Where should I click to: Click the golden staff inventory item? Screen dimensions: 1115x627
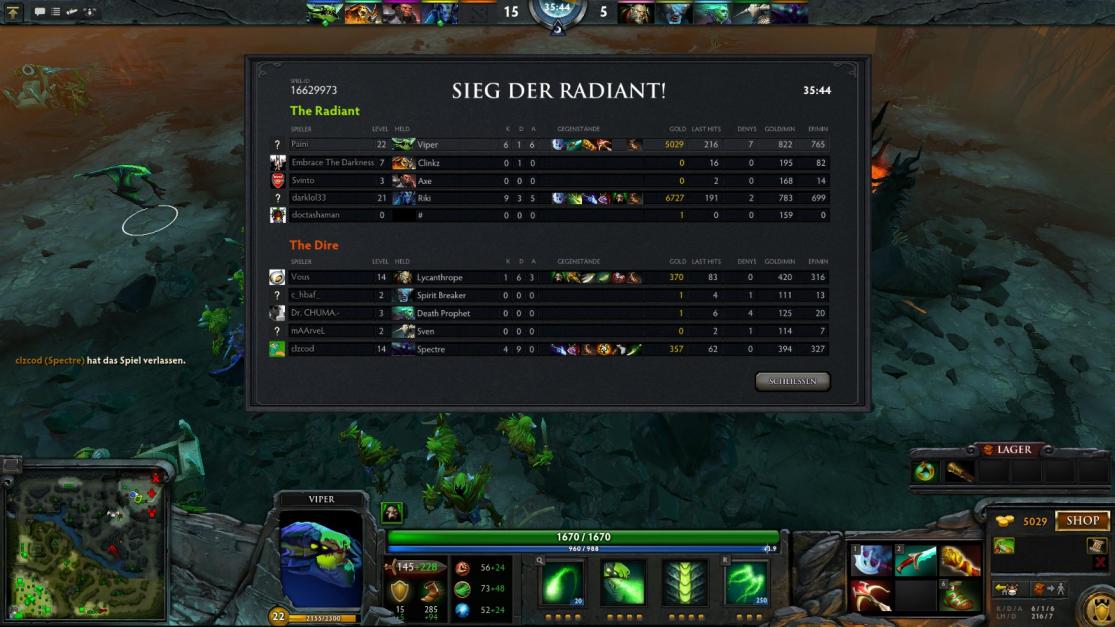[959, 561]
